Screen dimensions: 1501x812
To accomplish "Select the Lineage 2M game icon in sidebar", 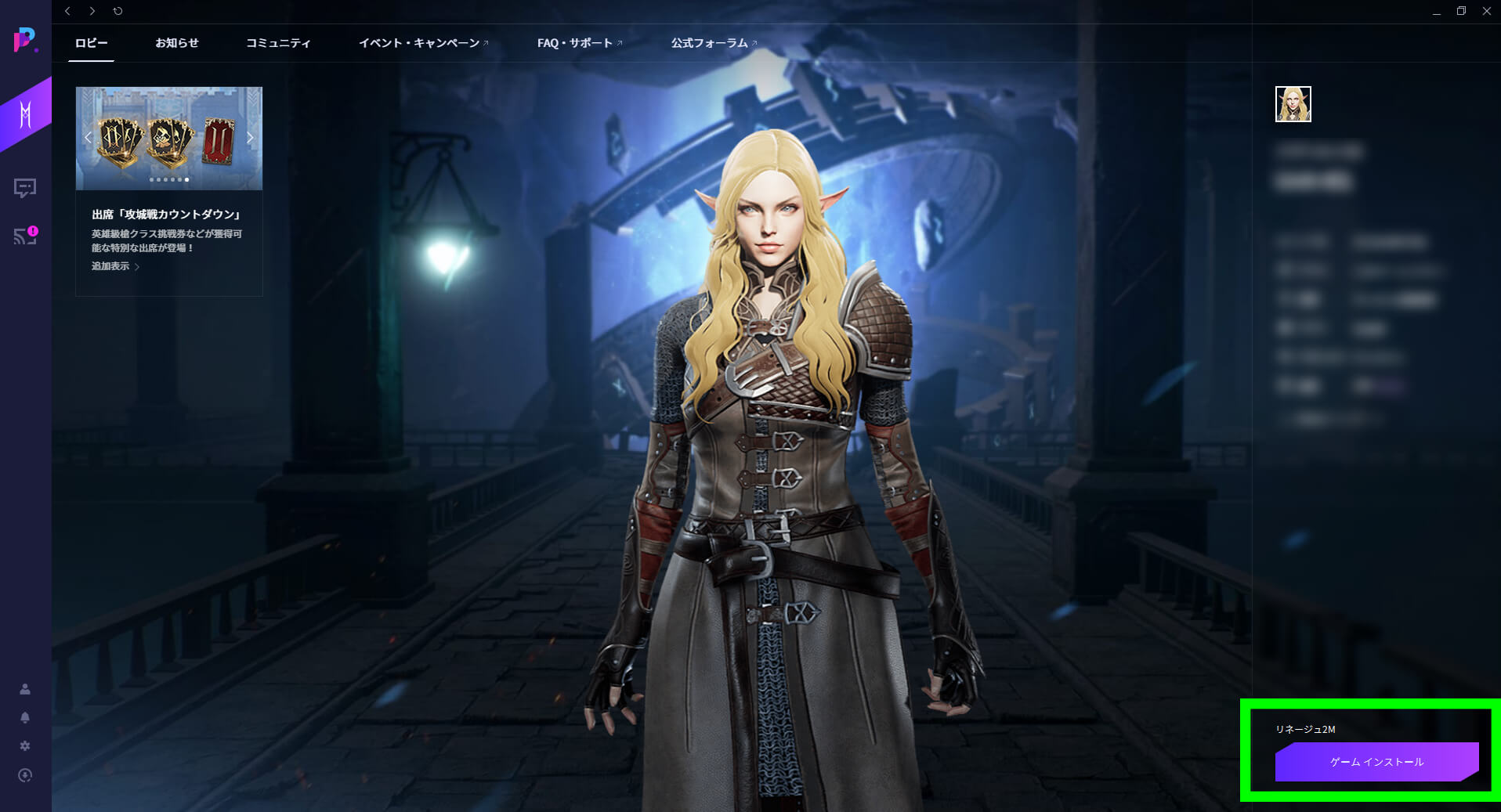I will tap(25, 114).
